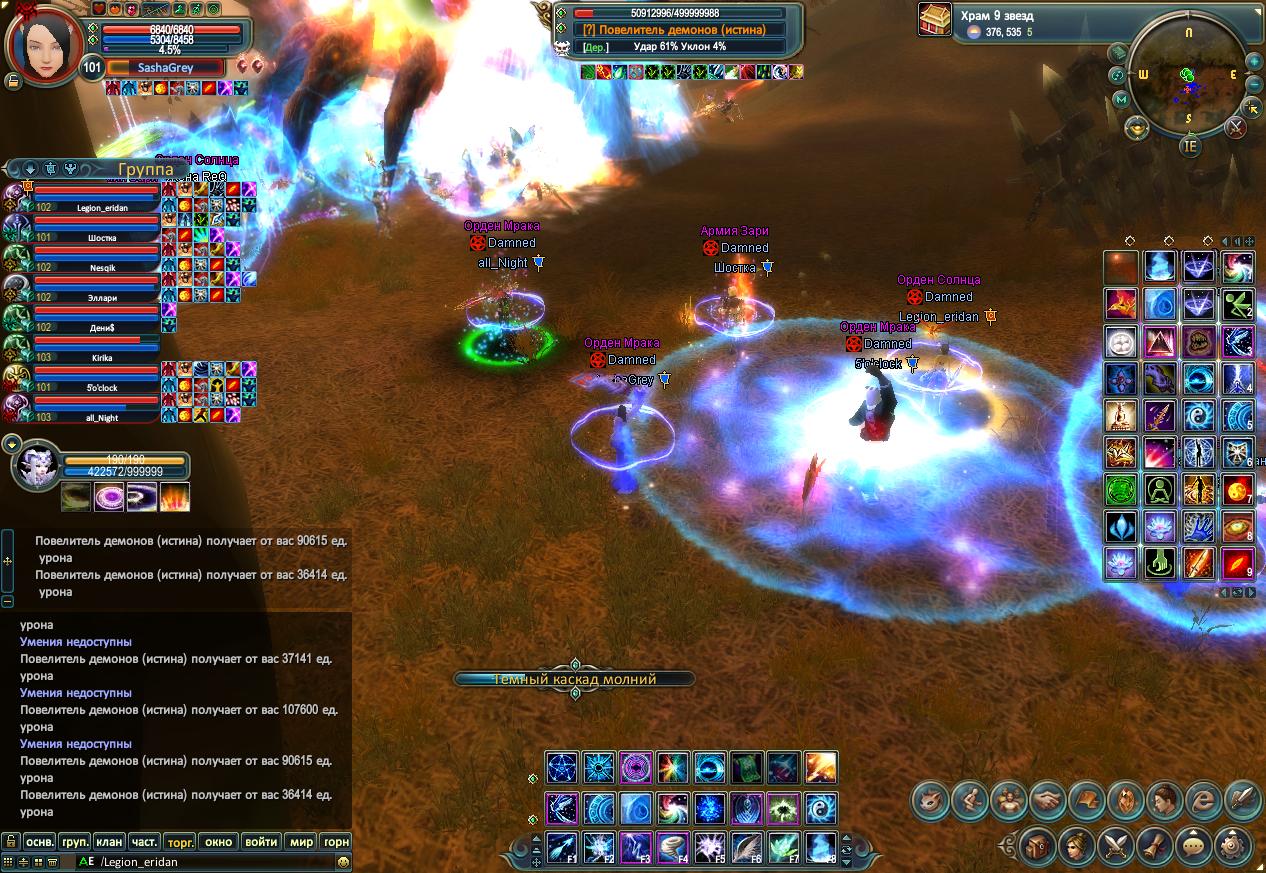Switch to the 'клан' chat channel tab

[109, 842]
